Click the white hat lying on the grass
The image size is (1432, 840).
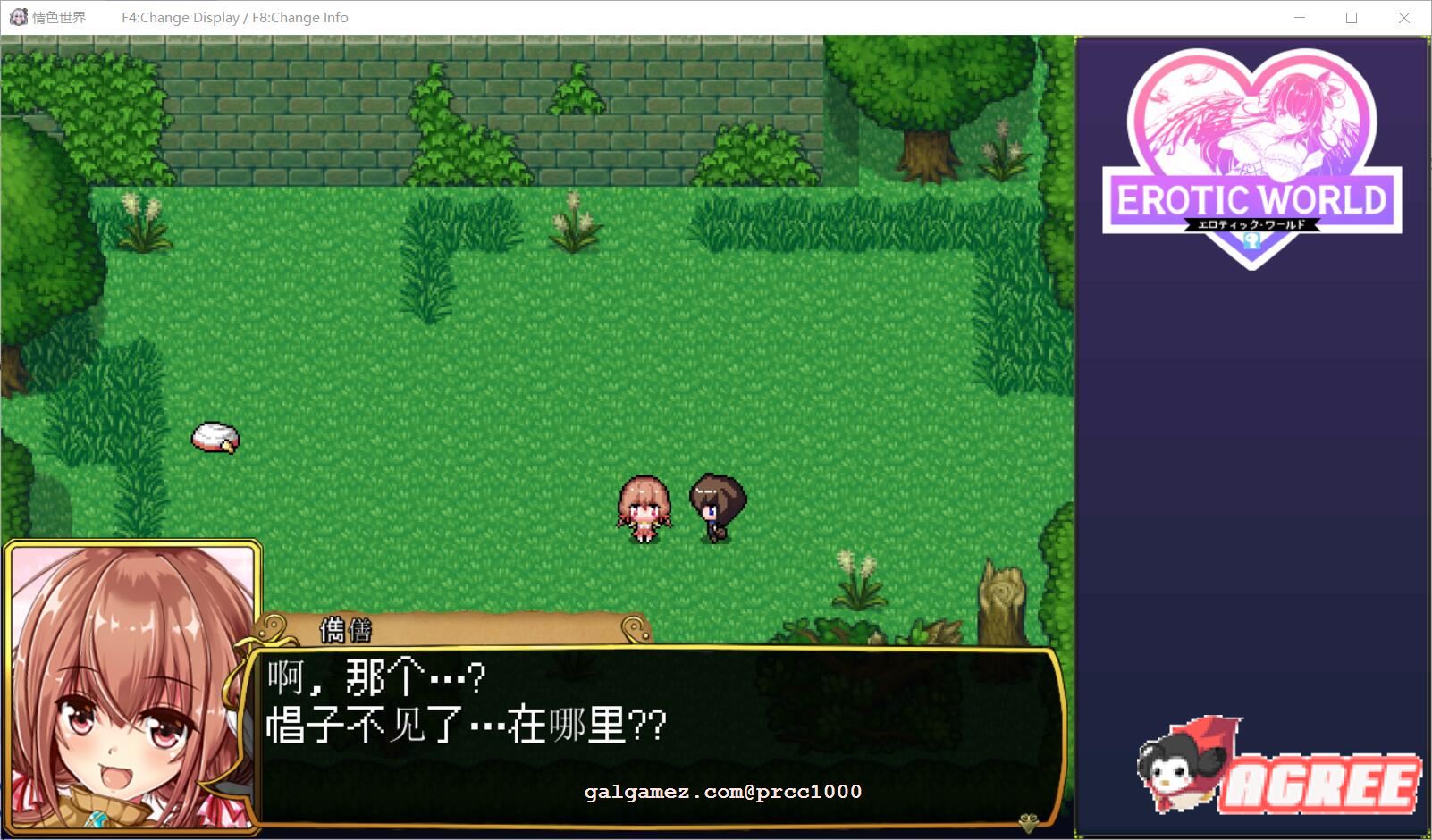coord(214,437)
